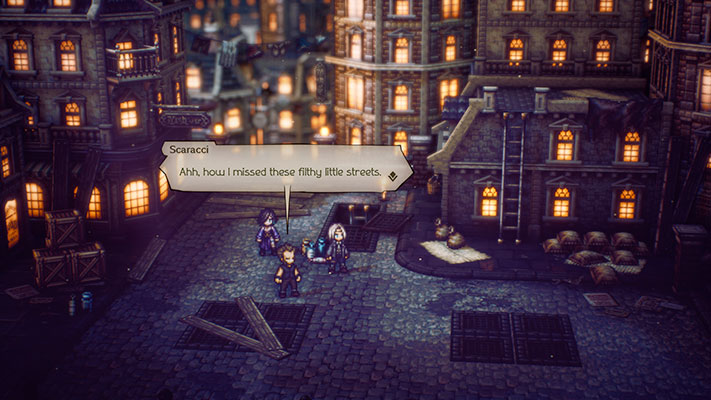This screenshot has width=711, height=400.
Task: Advance the dialogue with the diamond arrow indicator
Action: tap(394, 175)
